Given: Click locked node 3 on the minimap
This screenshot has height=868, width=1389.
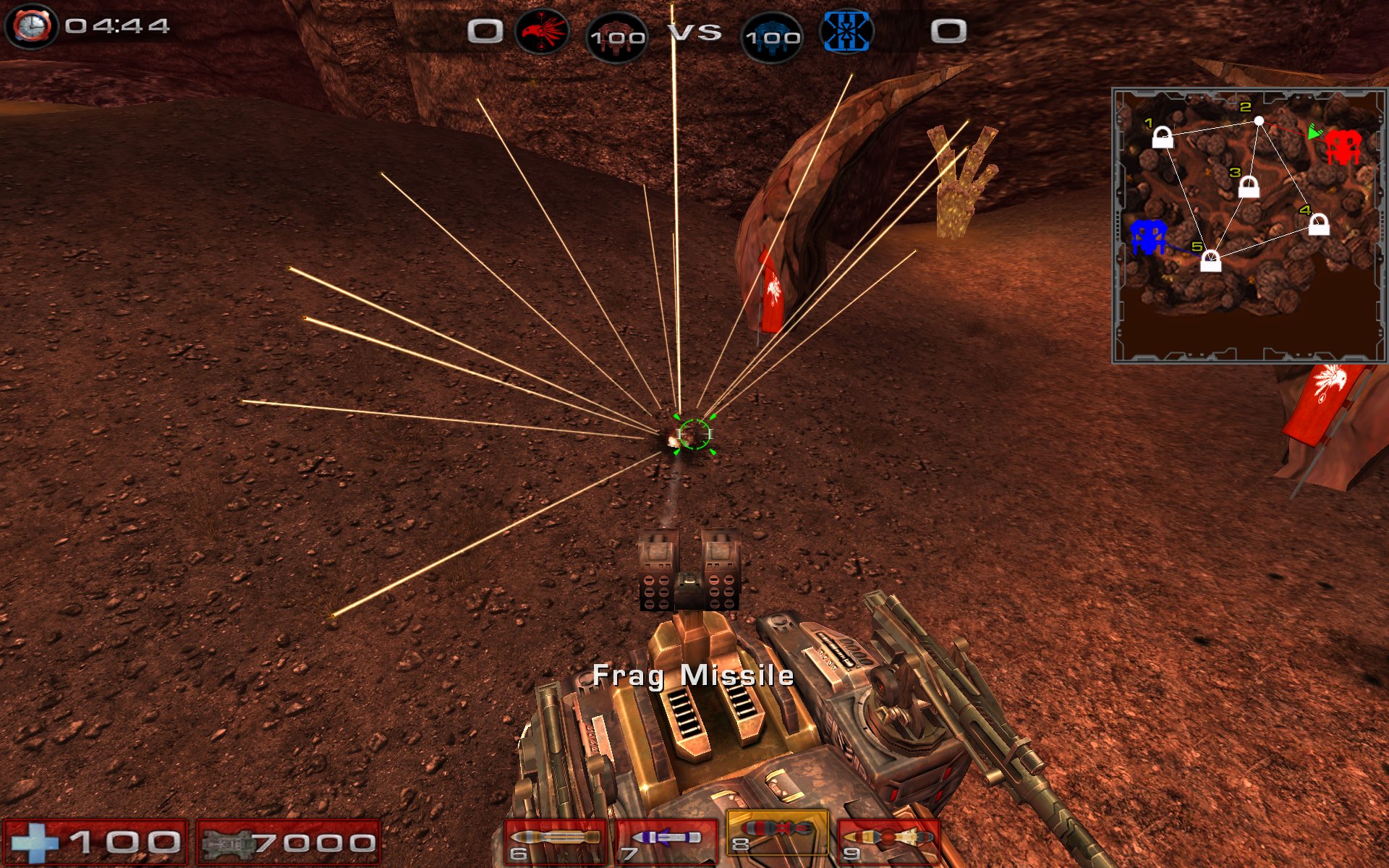Looking at the screenshot, I should (x=1249, y=187).
